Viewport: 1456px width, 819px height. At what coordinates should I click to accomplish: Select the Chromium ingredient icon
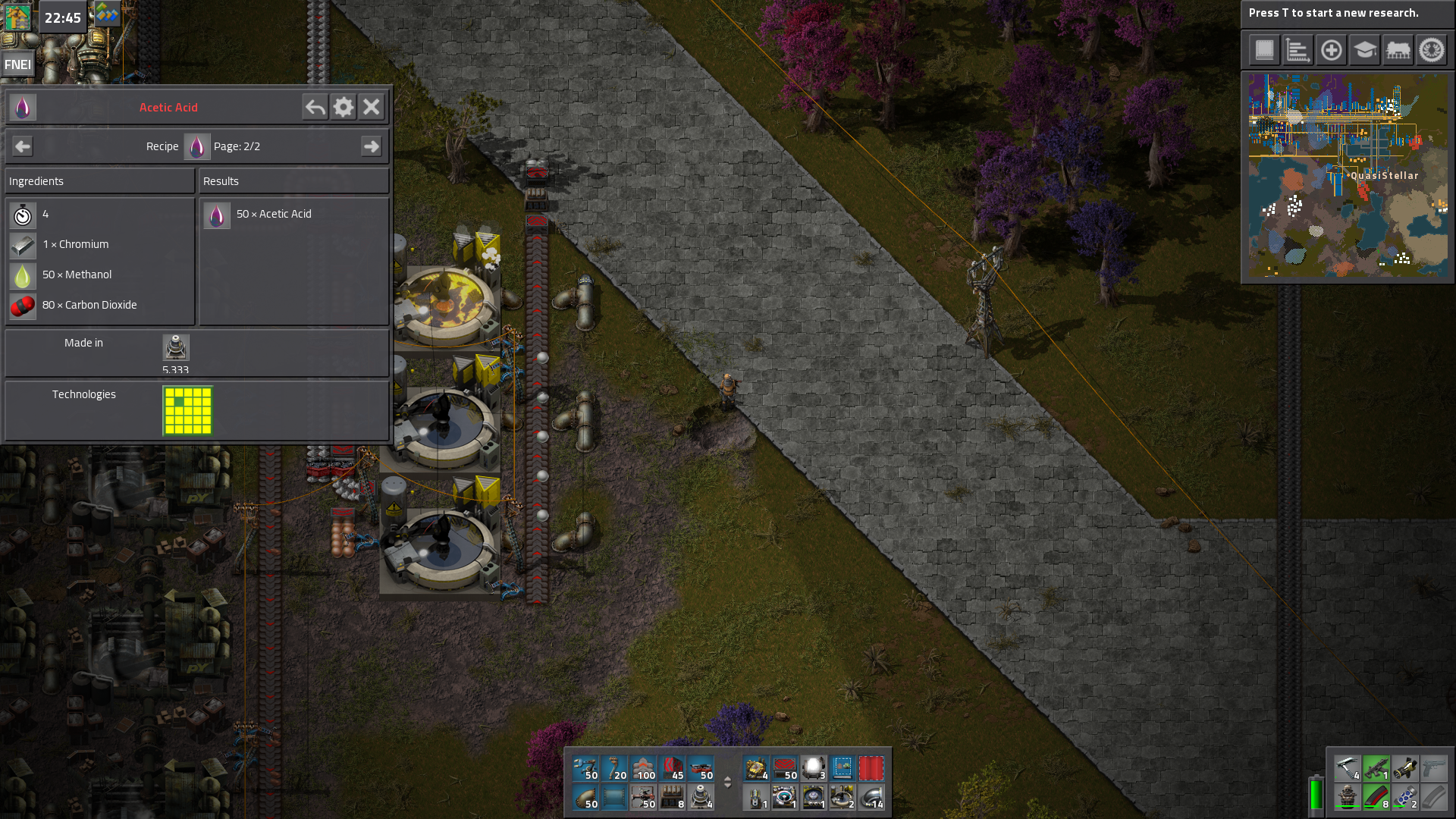click(23, 245)
